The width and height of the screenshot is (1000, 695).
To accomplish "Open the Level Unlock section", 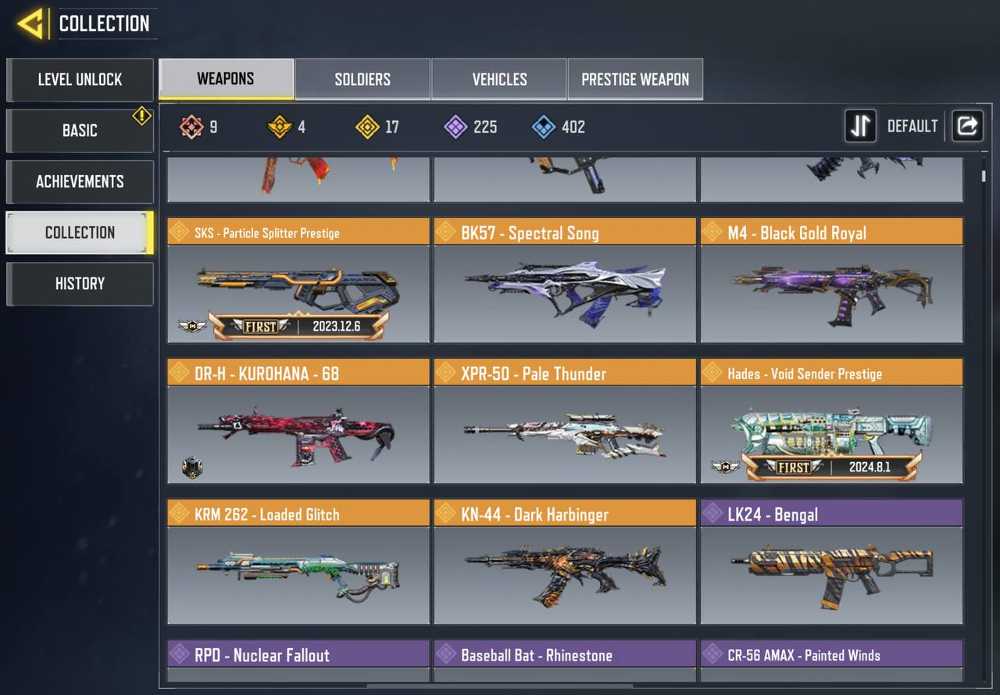I will (x=80, y=80).
